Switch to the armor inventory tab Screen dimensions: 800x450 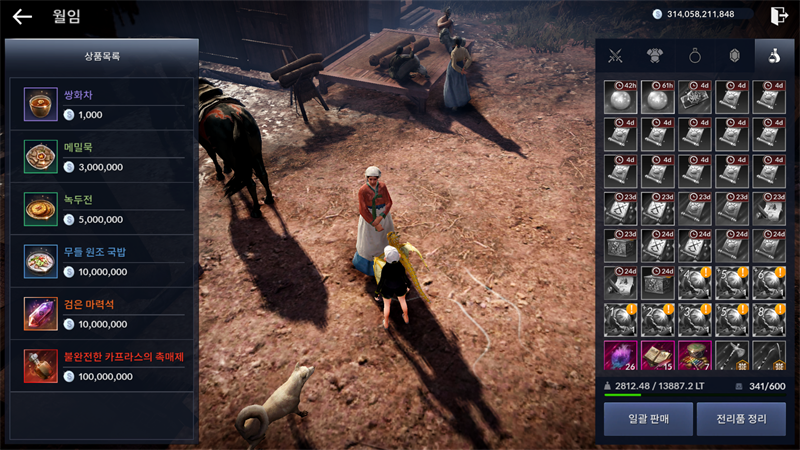(x=655, y=57)
